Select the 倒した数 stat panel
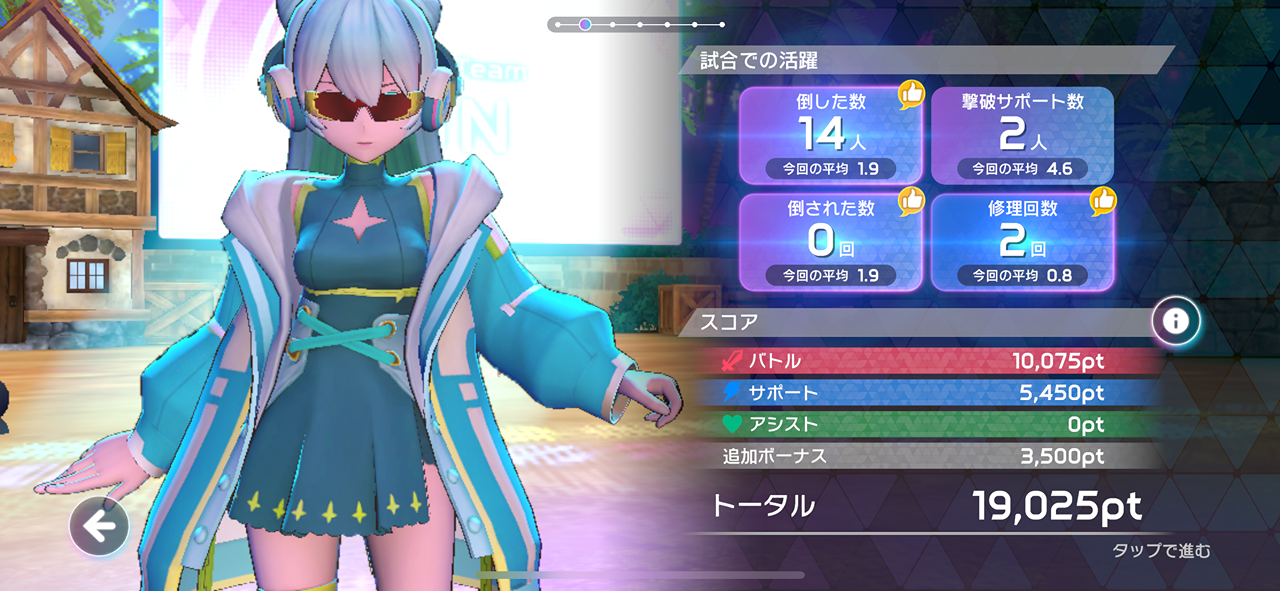Viewport: 1280px width, 591px height. (x=830, y=135)
